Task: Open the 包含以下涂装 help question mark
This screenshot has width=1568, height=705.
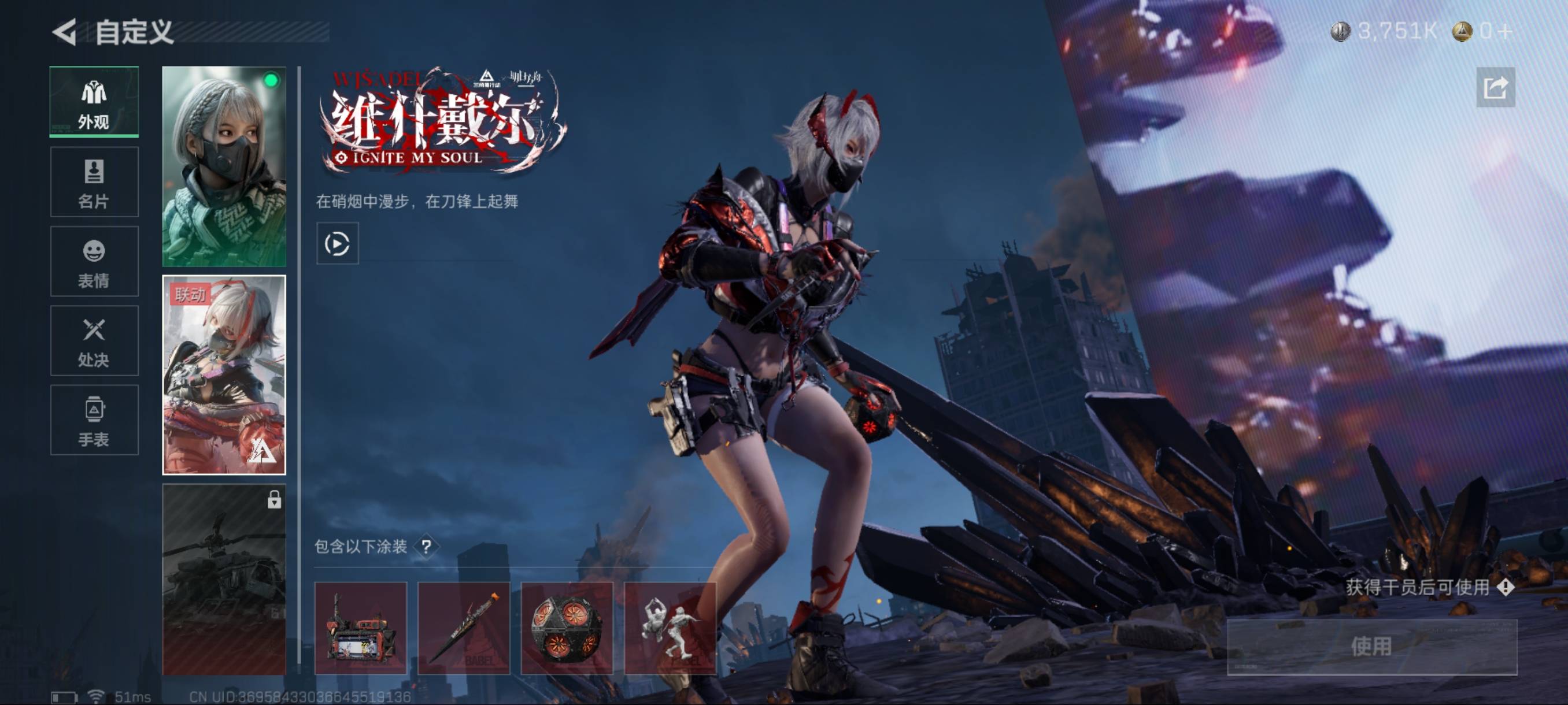Action: coord(427,546)
